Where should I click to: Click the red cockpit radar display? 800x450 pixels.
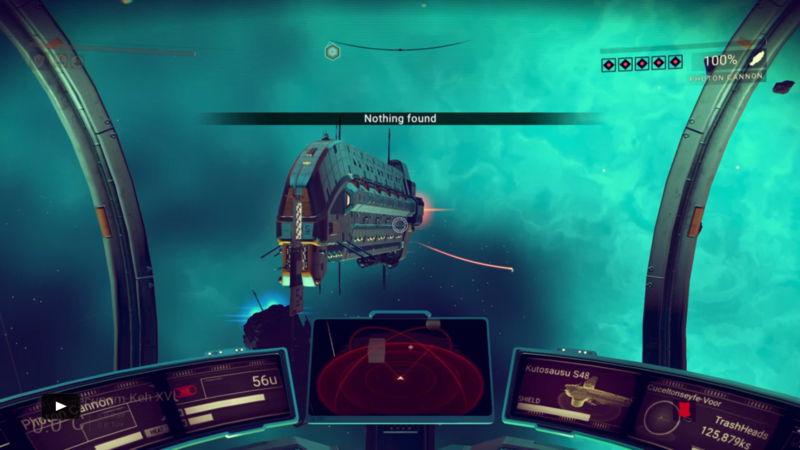[x=399, y=366]
